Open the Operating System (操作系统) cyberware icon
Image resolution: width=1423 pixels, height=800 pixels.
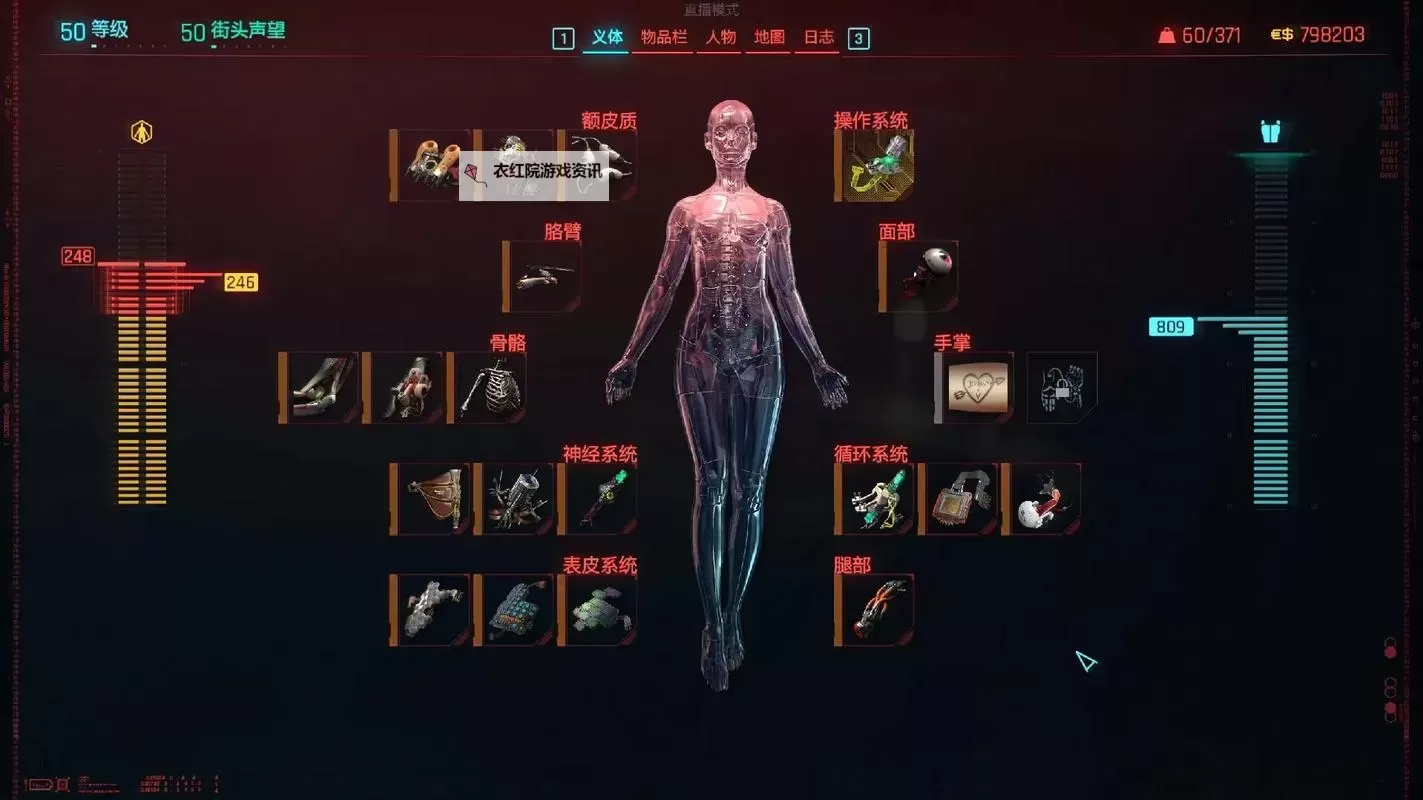[x=873, y=164]
